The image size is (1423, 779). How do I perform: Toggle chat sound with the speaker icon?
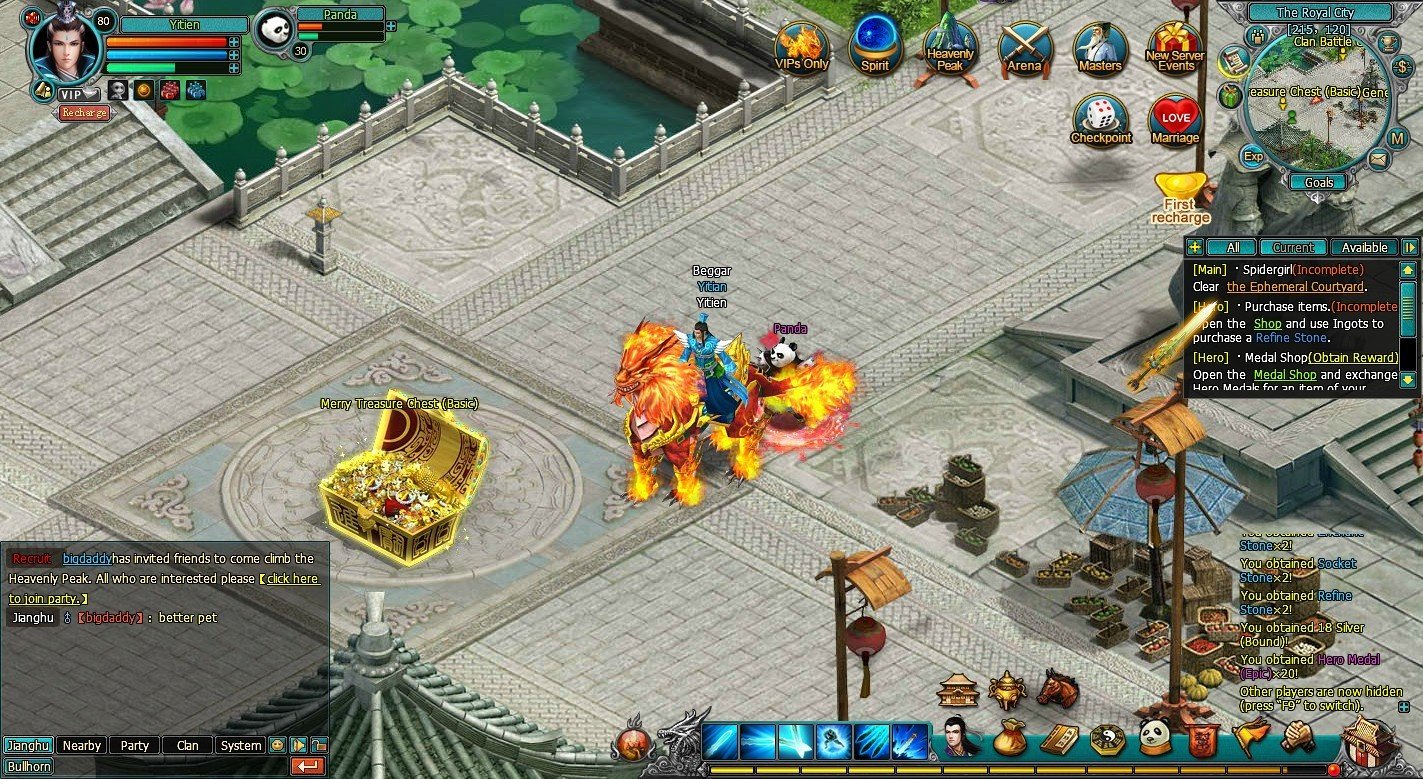tap(298, 745)
